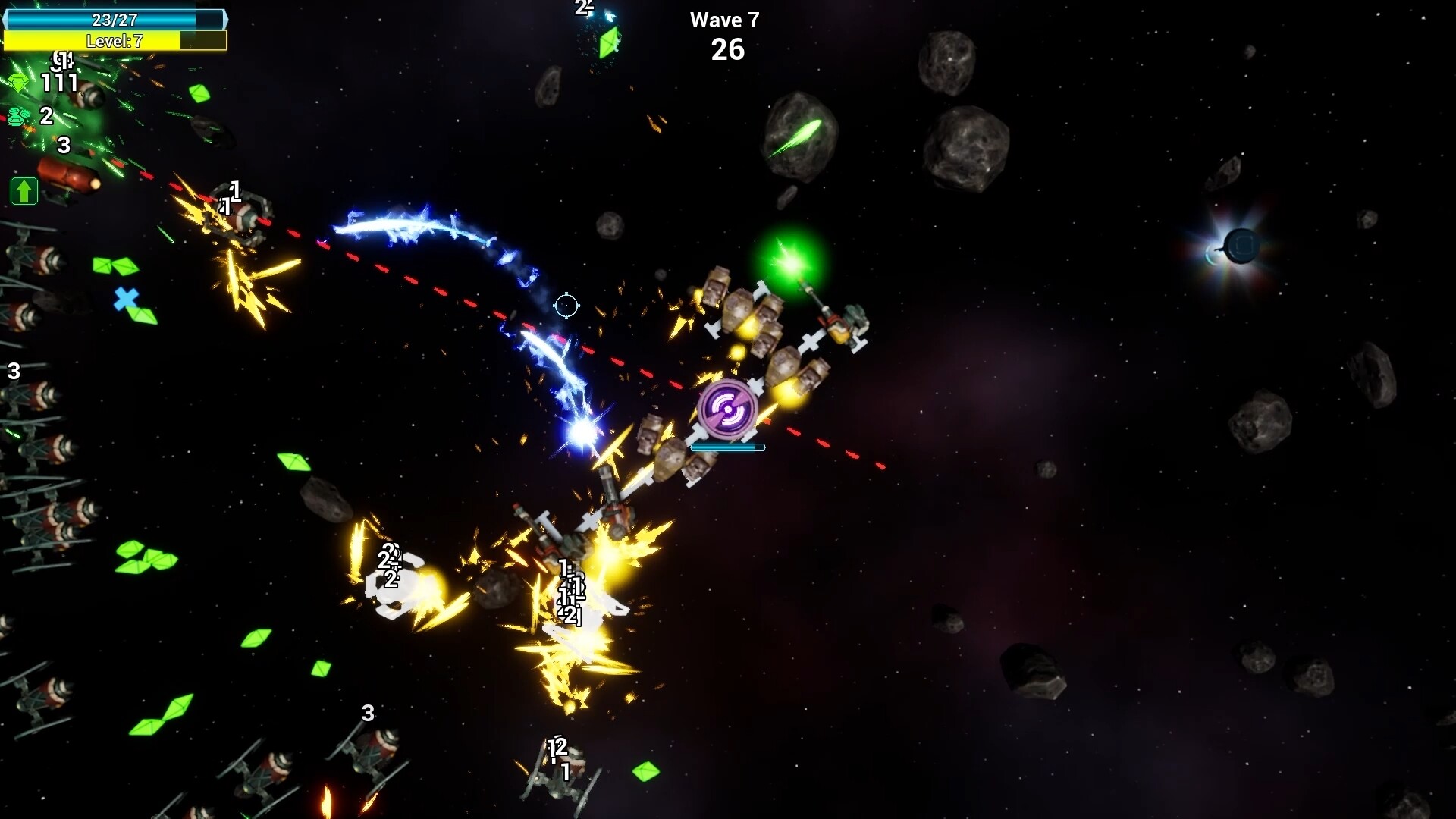Click the Wave 7 header text
This screenshot has width=1456, height=819.
724,20
